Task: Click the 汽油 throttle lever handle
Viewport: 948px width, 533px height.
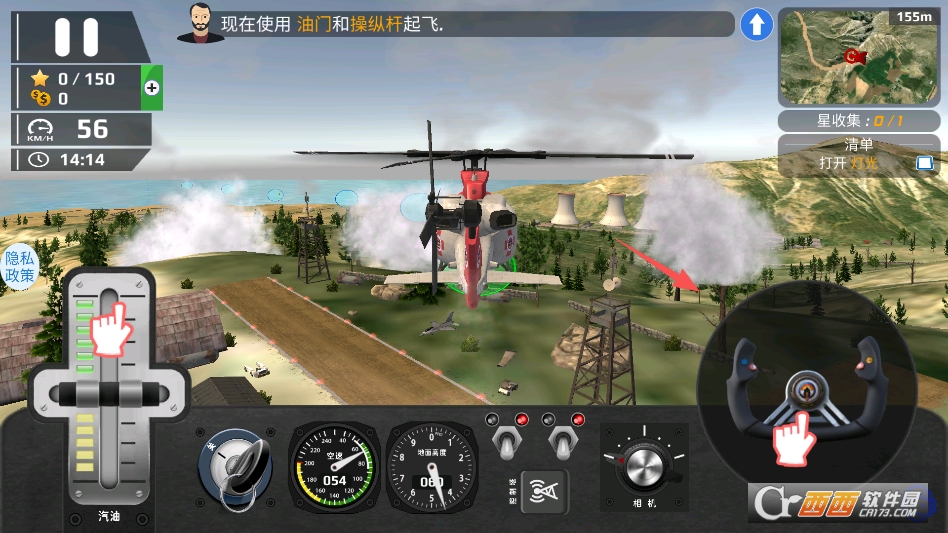Action: click(x=108, y=392)
